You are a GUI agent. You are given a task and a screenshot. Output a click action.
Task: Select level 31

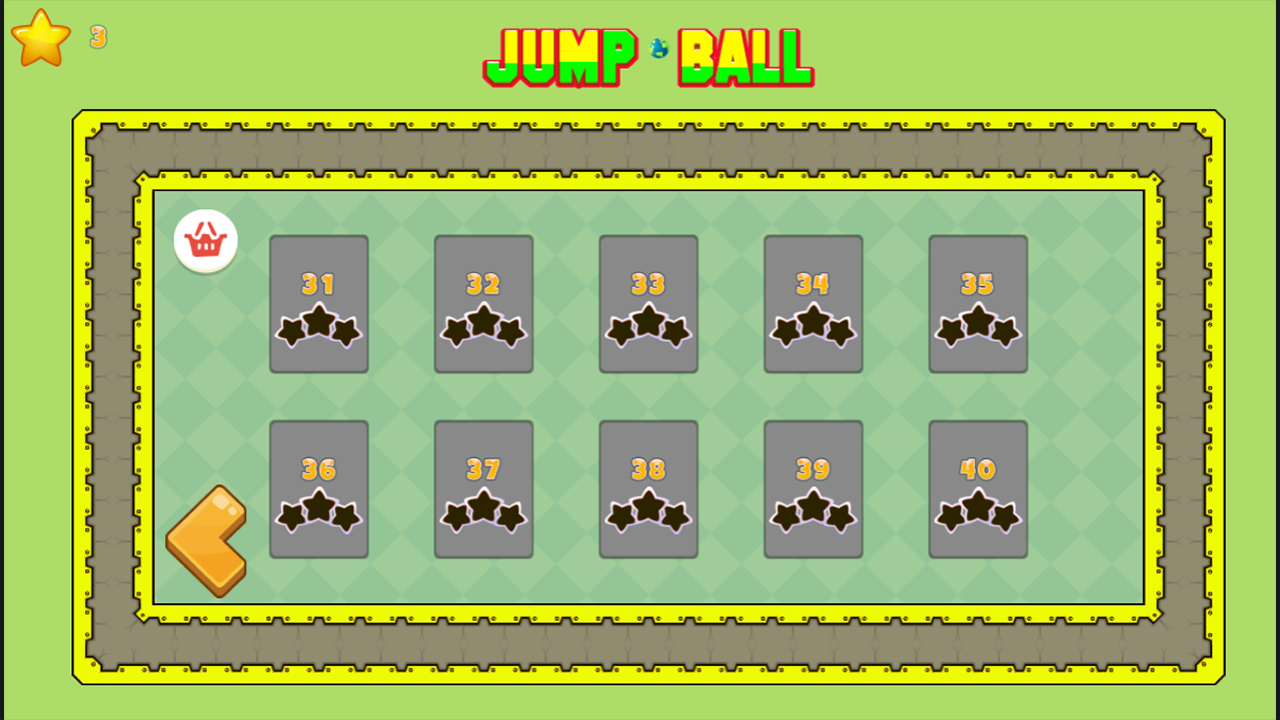[x=318, y=303]
